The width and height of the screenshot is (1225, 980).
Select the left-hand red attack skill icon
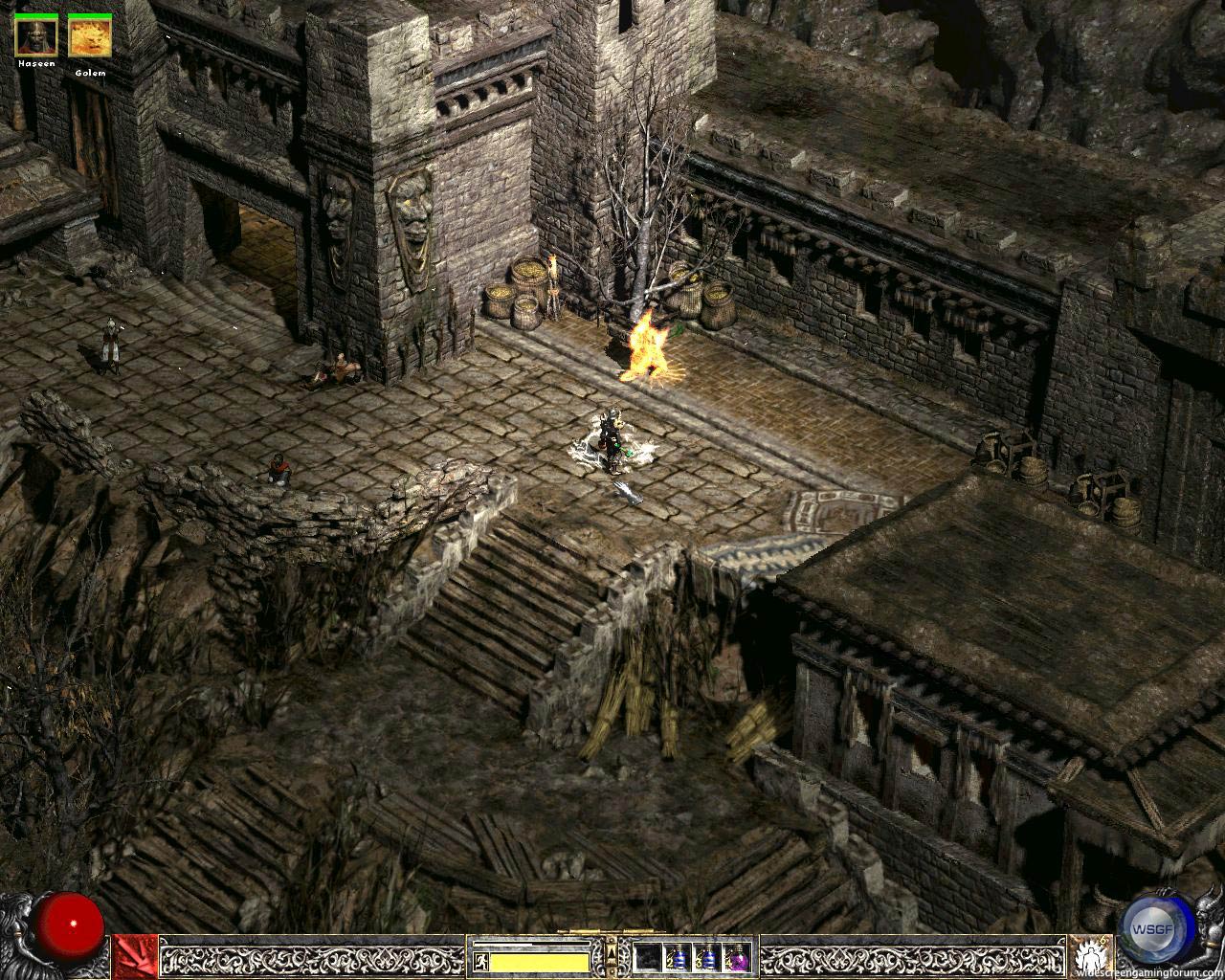click(134, 952)
